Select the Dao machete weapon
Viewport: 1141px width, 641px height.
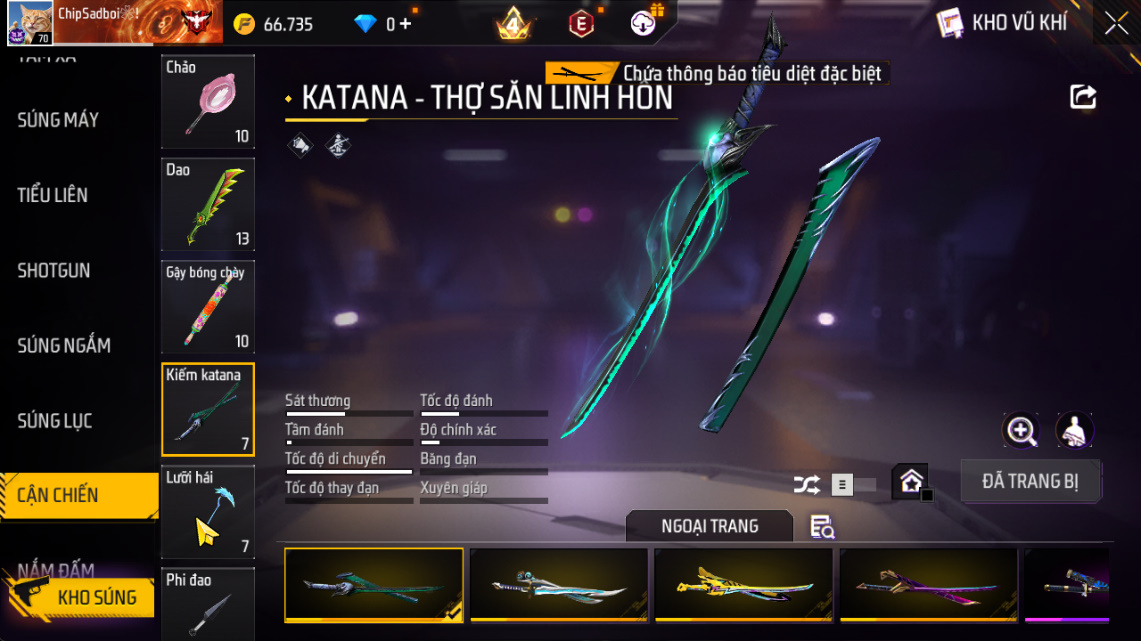[208, 204]
